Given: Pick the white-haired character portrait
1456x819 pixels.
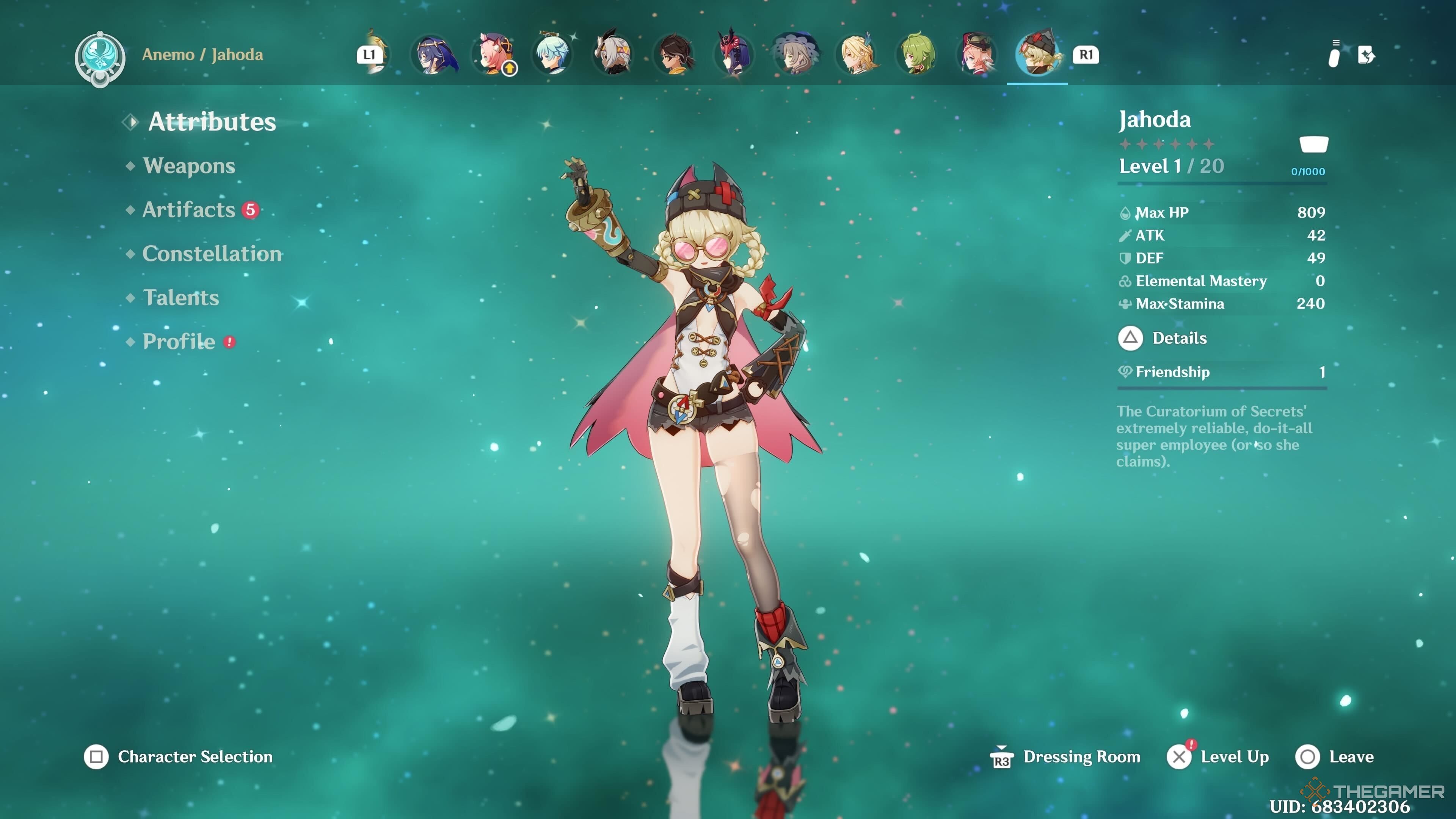Looking at the screenshot, I should 614,55.
